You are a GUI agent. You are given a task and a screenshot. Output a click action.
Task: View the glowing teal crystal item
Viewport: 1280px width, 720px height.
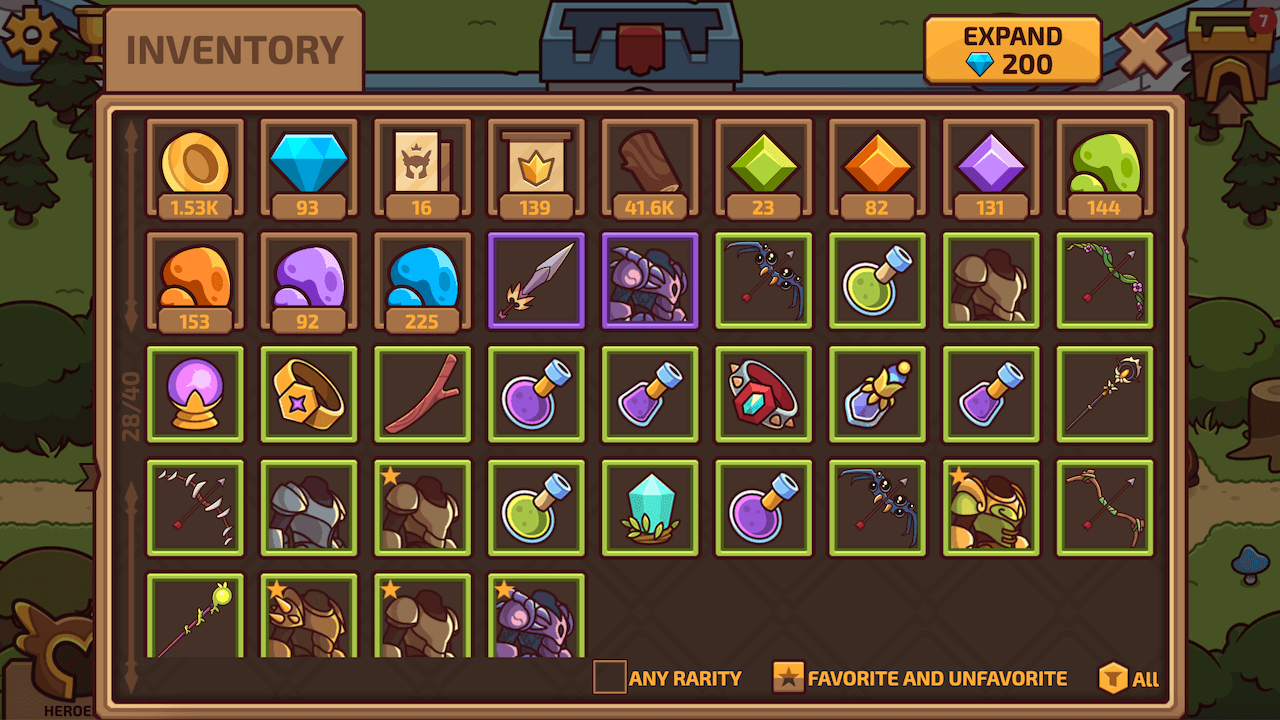(x=649, y=507)
